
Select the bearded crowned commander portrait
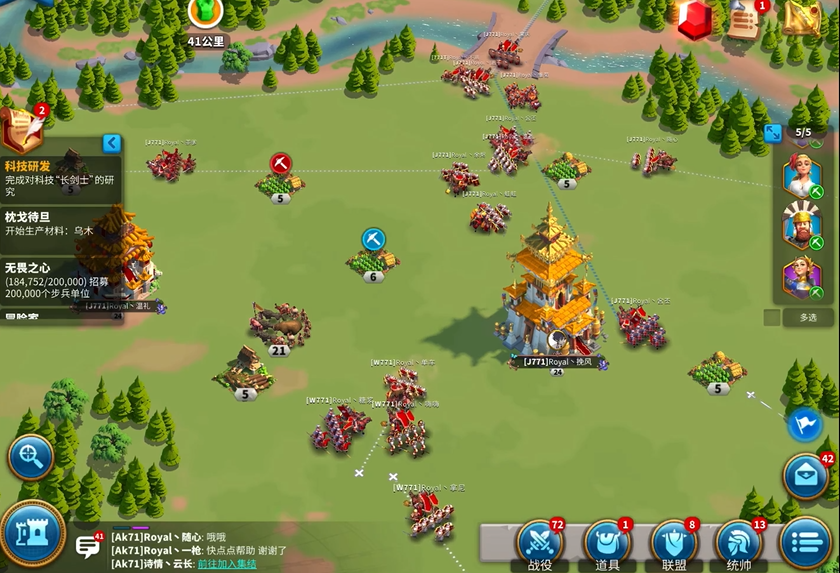[x=802, y=227]
